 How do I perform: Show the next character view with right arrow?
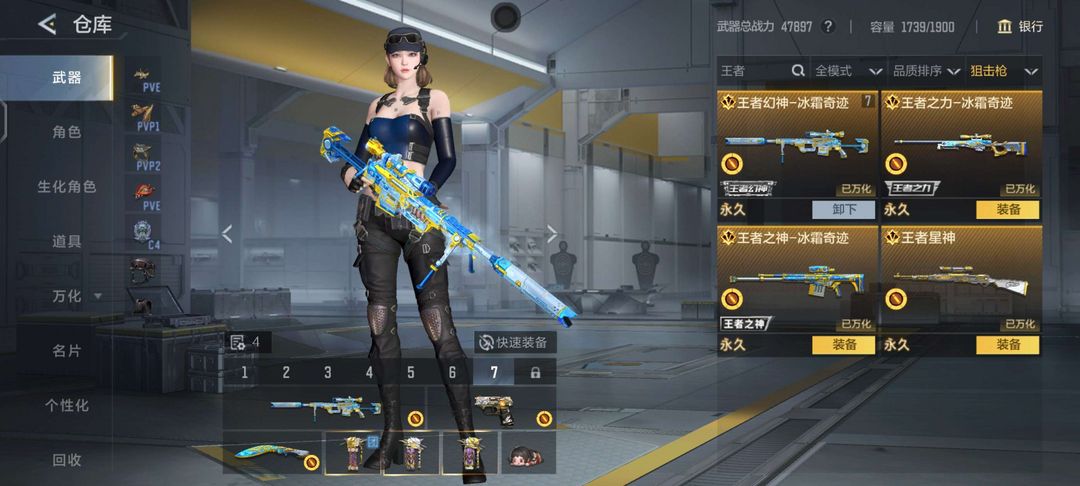(x=552, y=234)
